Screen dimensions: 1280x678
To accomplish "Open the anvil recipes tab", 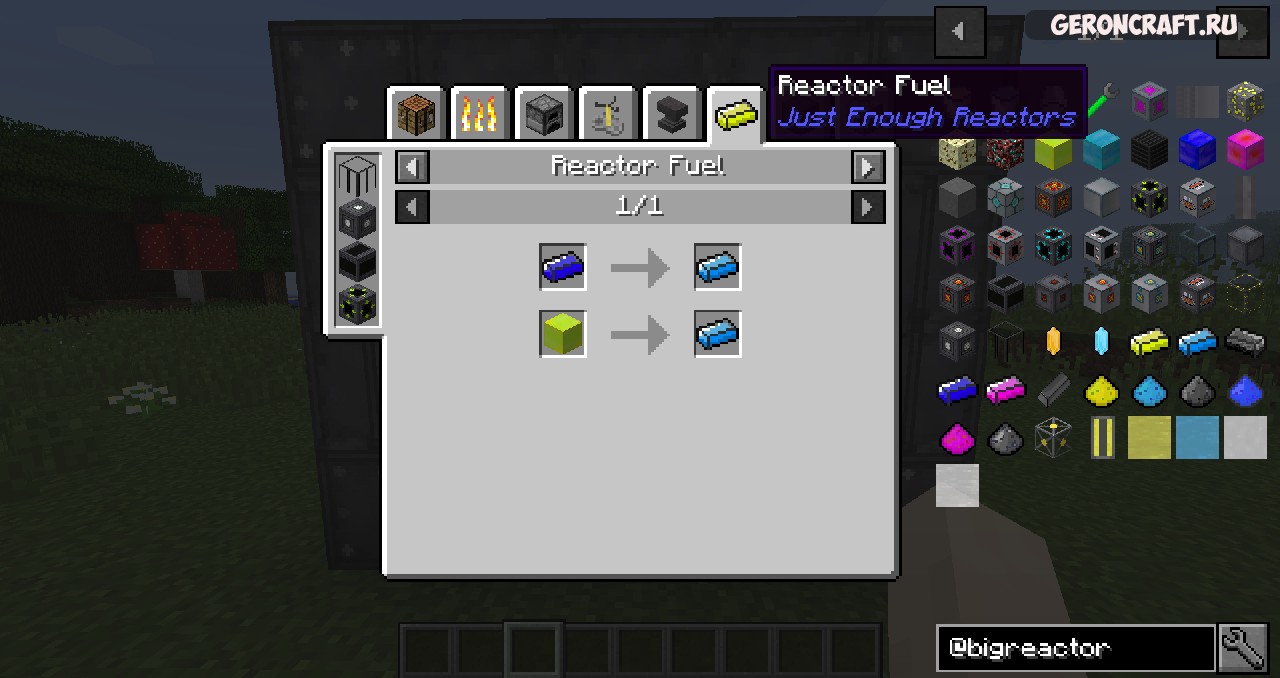I will 671,114.
